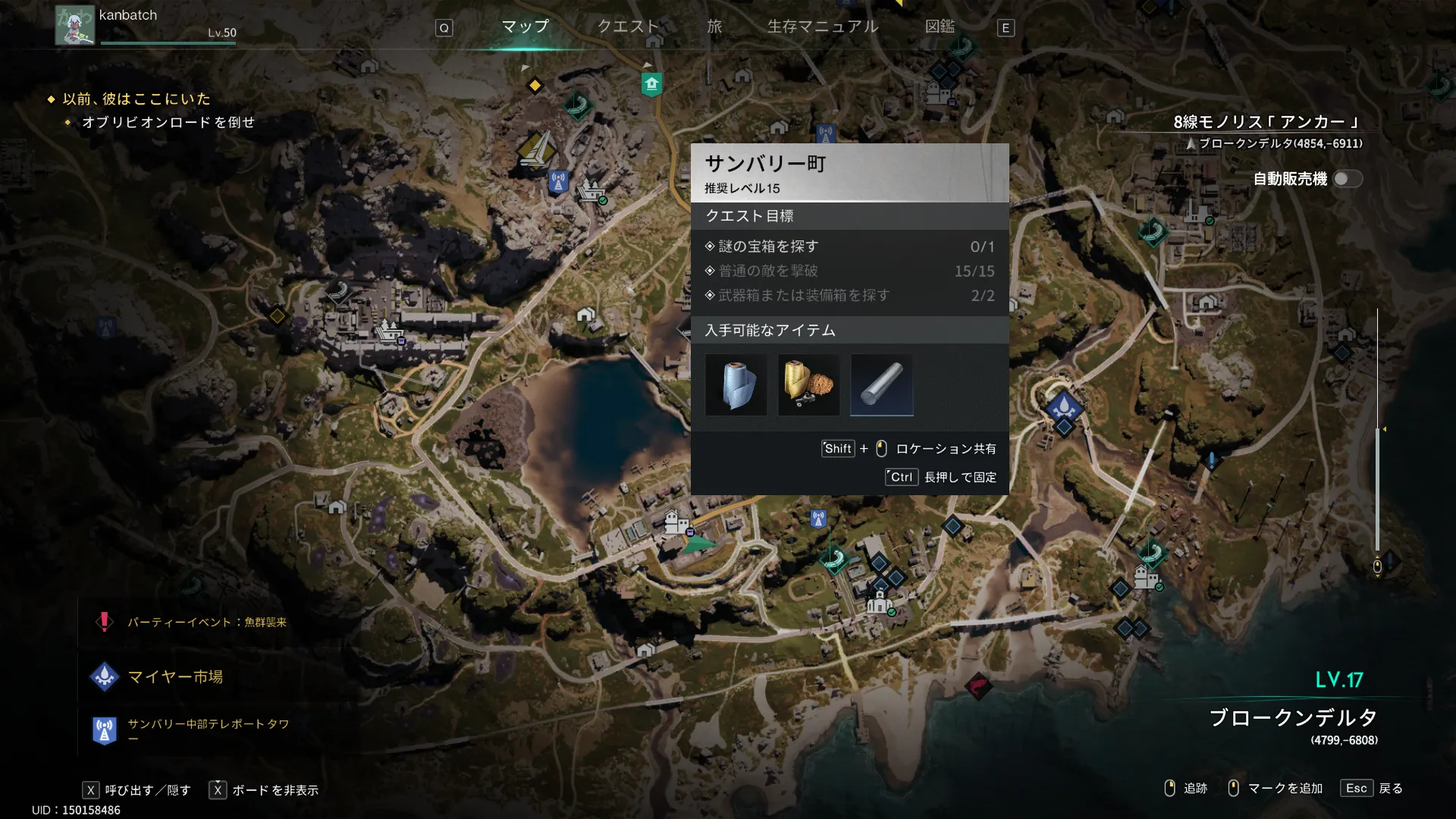Screen dimensions: 1456x819
Task: Switch to the 図鑑 tab
Action: pyautogui.click(x=940, y=27)
